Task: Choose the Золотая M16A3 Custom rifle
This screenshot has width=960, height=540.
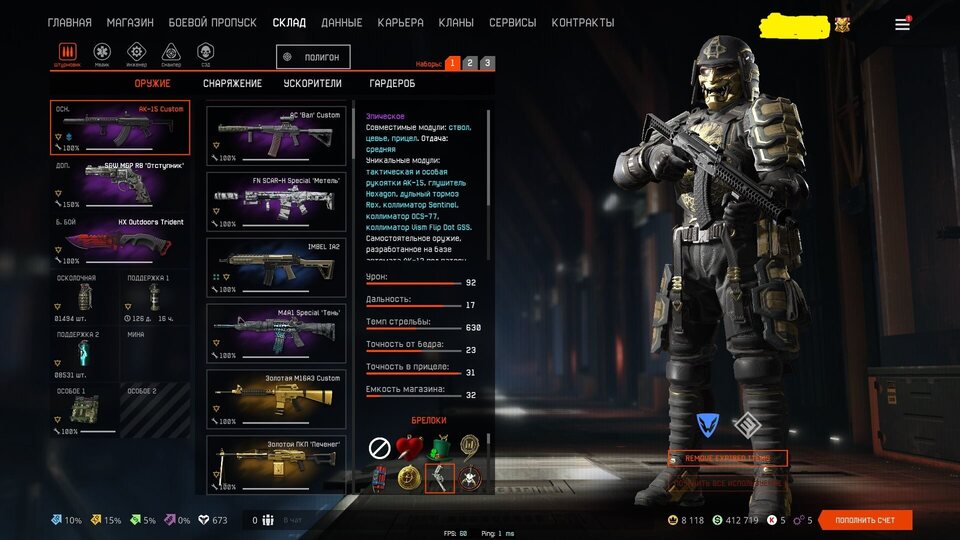Action: (x=276, y=397)
